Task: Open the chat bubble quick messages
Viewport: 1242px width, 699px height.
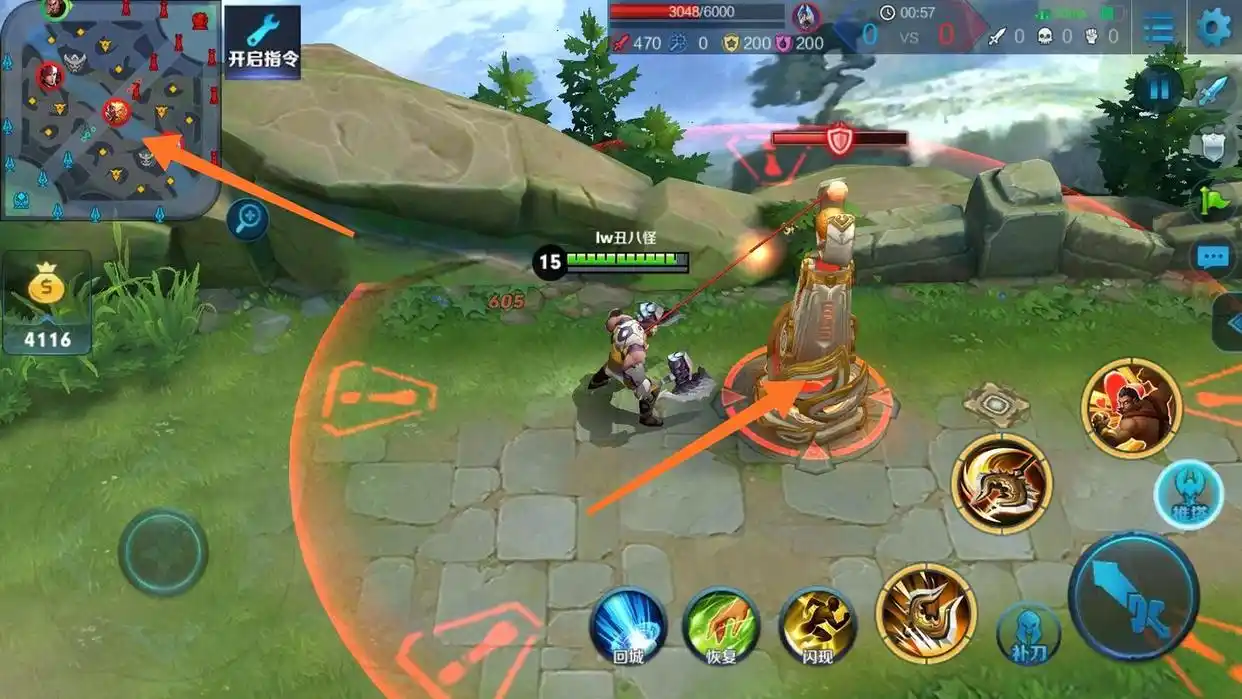Action: pos(1214,259)
